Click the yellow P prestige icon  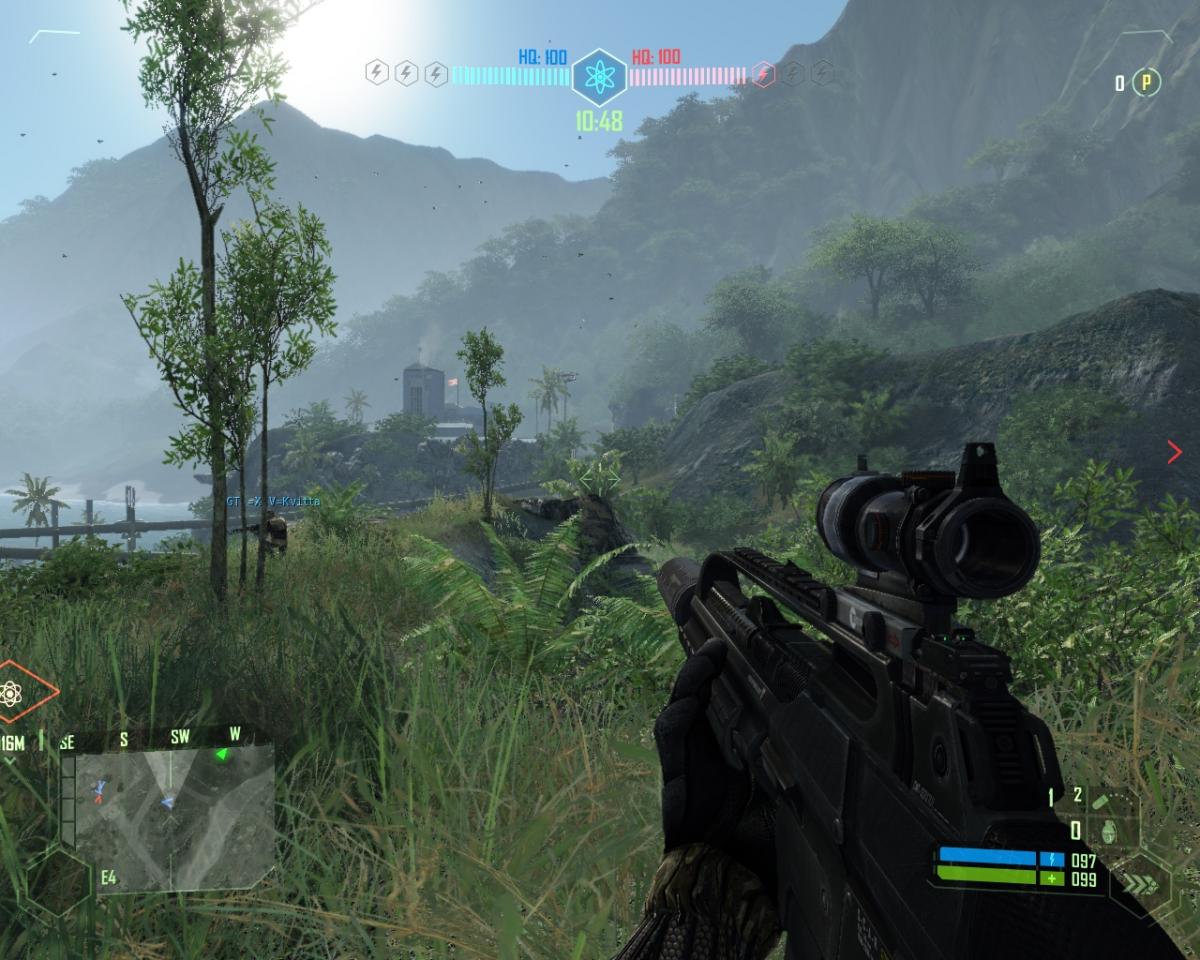[x=1147, y=83]
